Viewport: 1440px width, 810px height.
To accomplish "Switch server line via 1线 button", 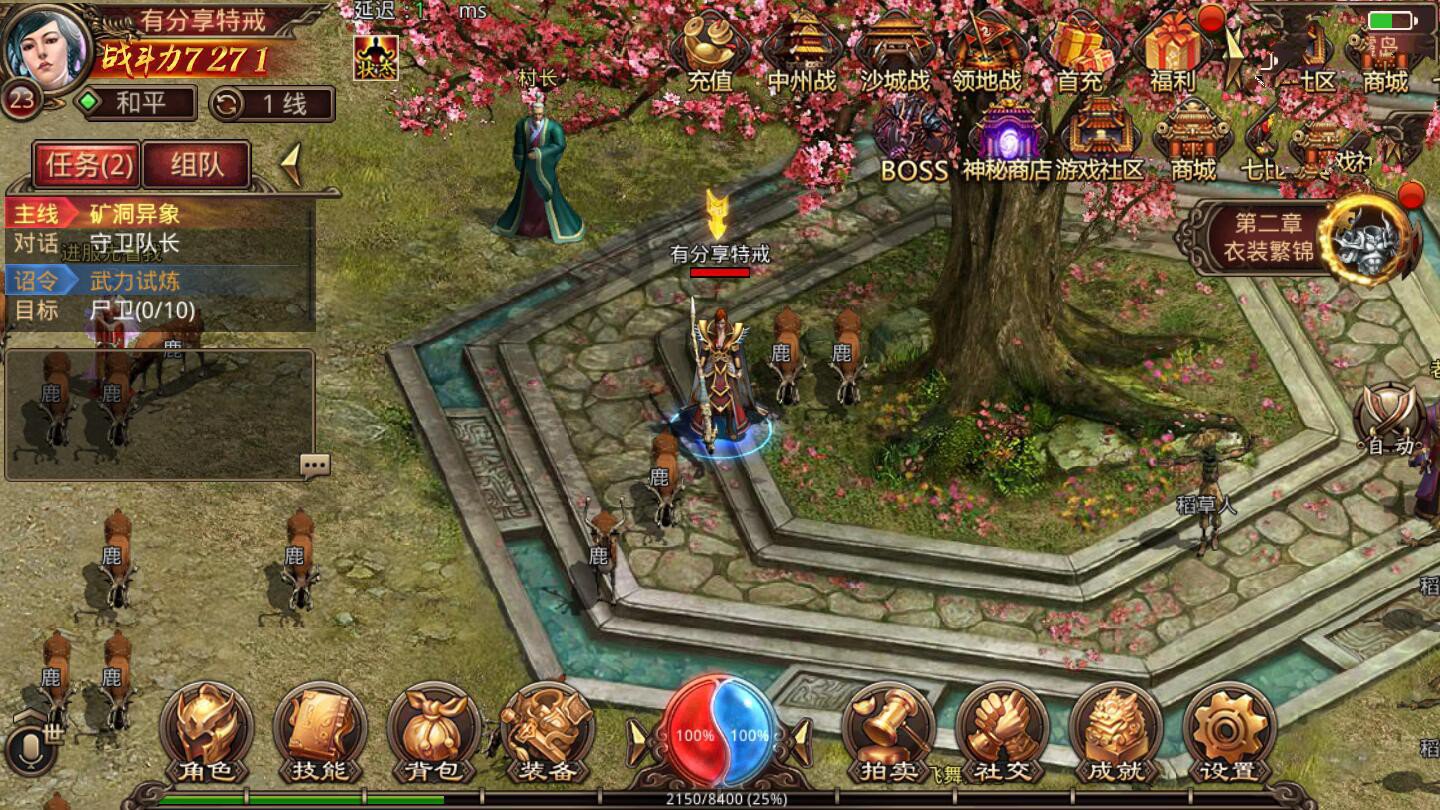I will [x=271, y=103].
